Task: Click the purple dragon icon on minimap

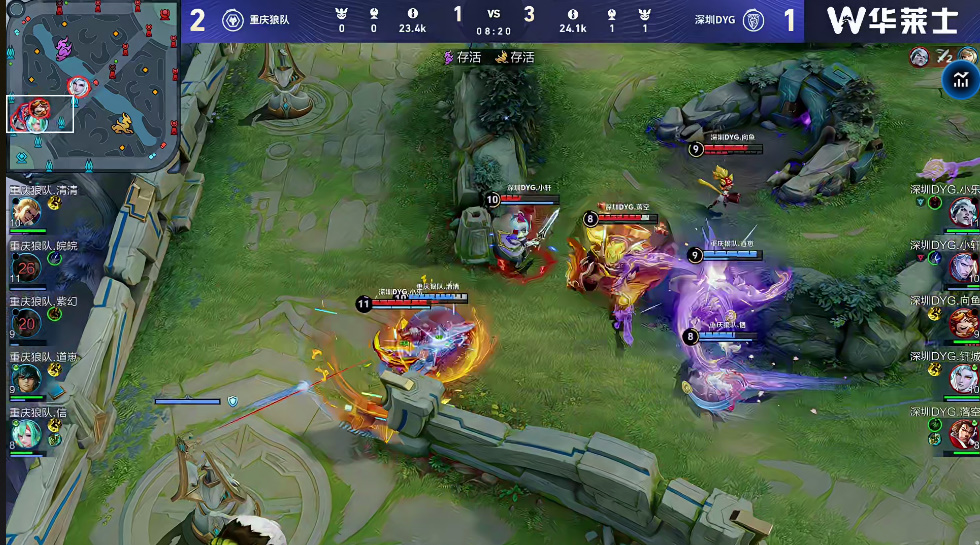Action: (x=64, y=47)
